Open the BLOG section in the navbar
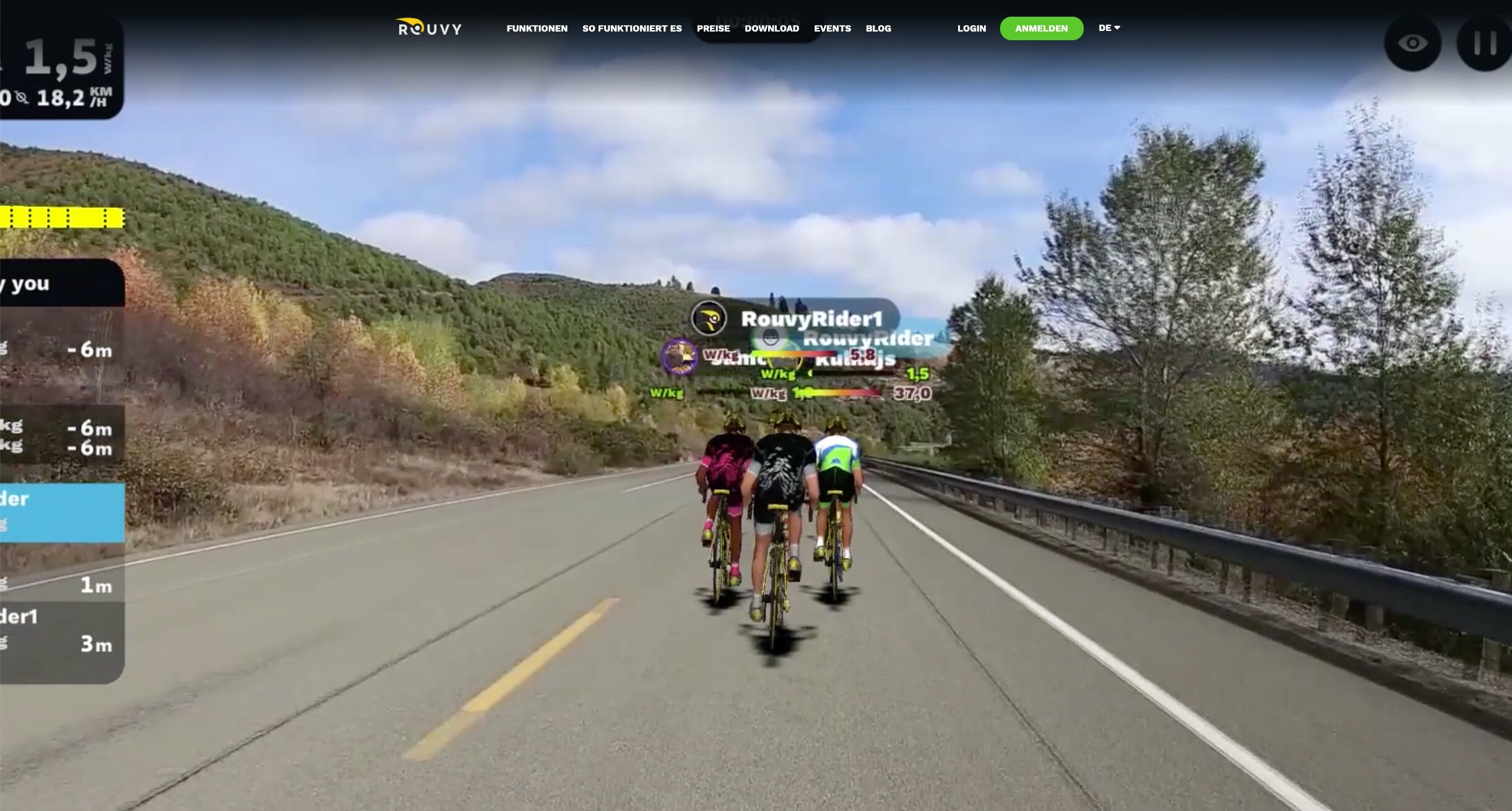The height and width of the screenshot is (811, 1512). tap(878, 28)
